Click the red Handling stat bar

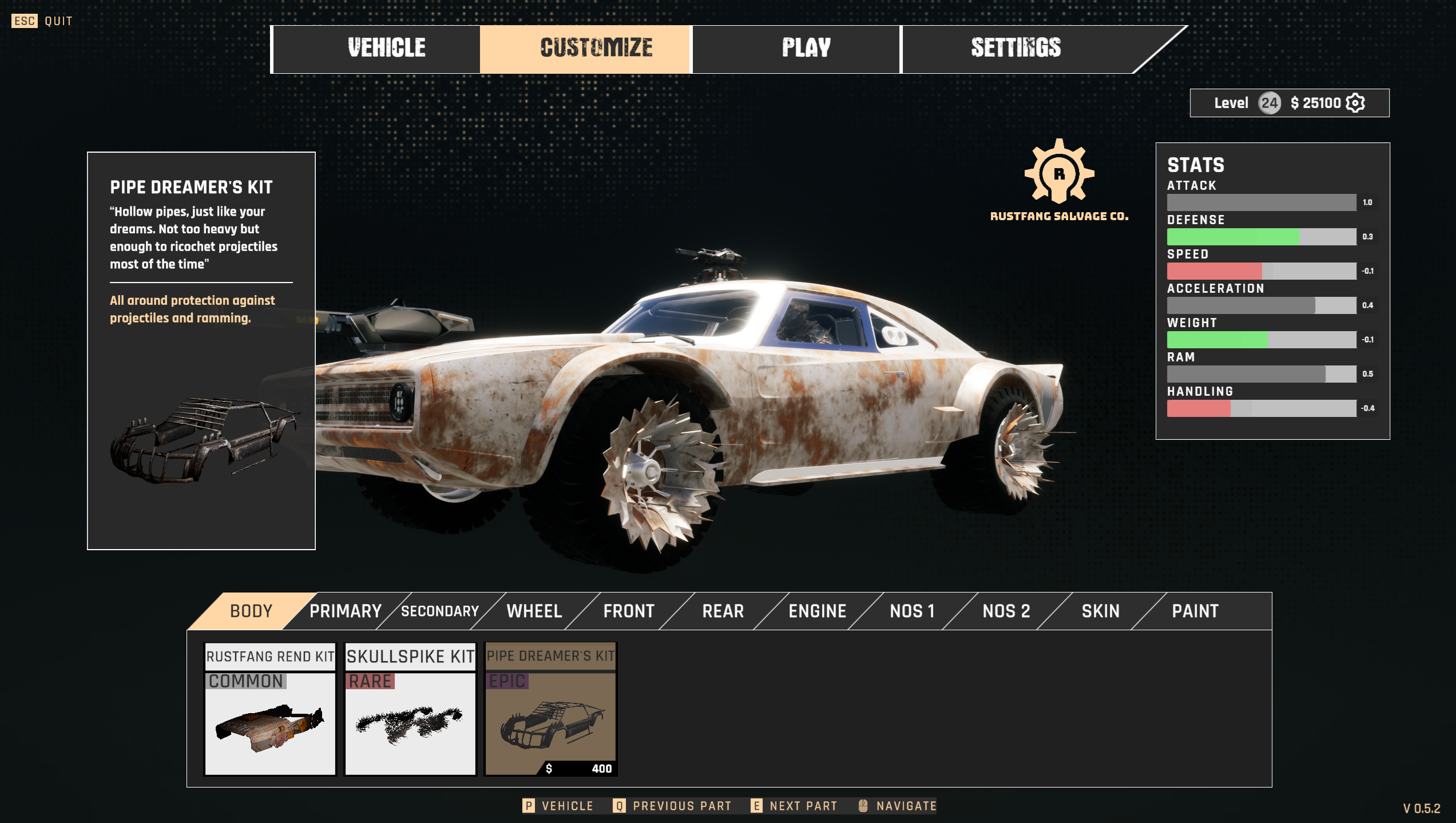tap(1199, 408)
